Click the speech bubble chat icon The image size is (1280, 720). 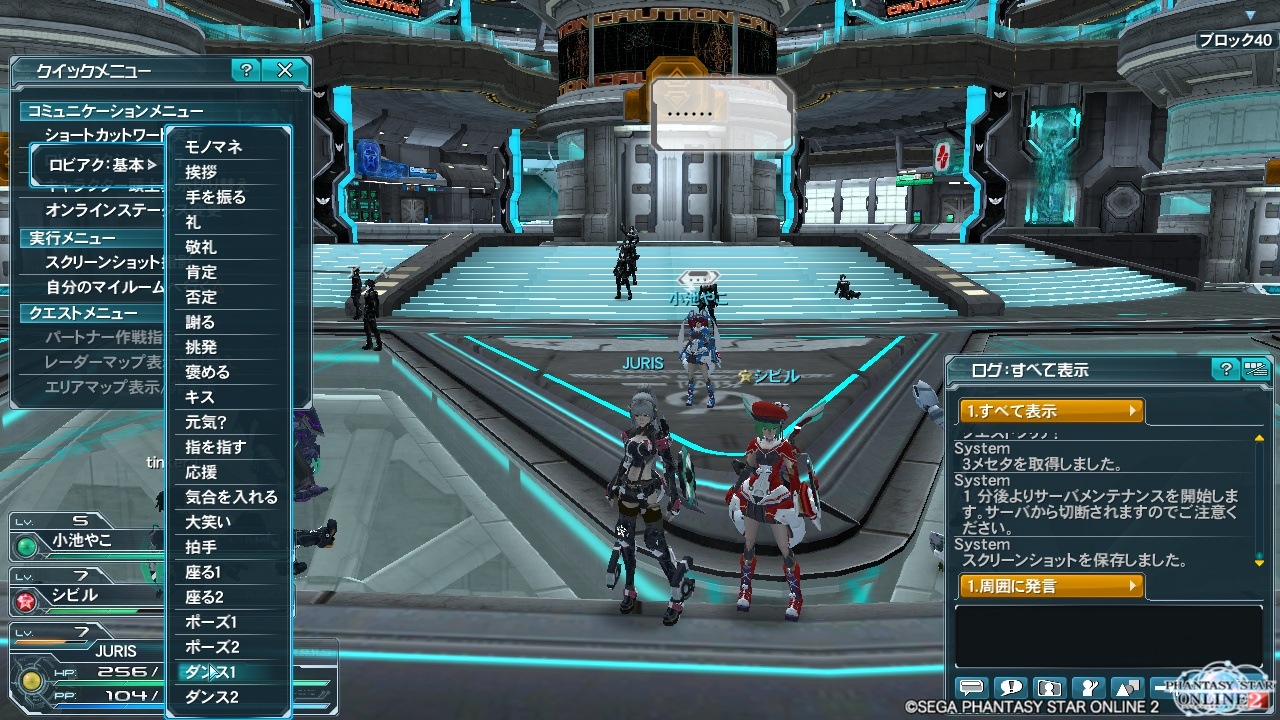(972, 688)
